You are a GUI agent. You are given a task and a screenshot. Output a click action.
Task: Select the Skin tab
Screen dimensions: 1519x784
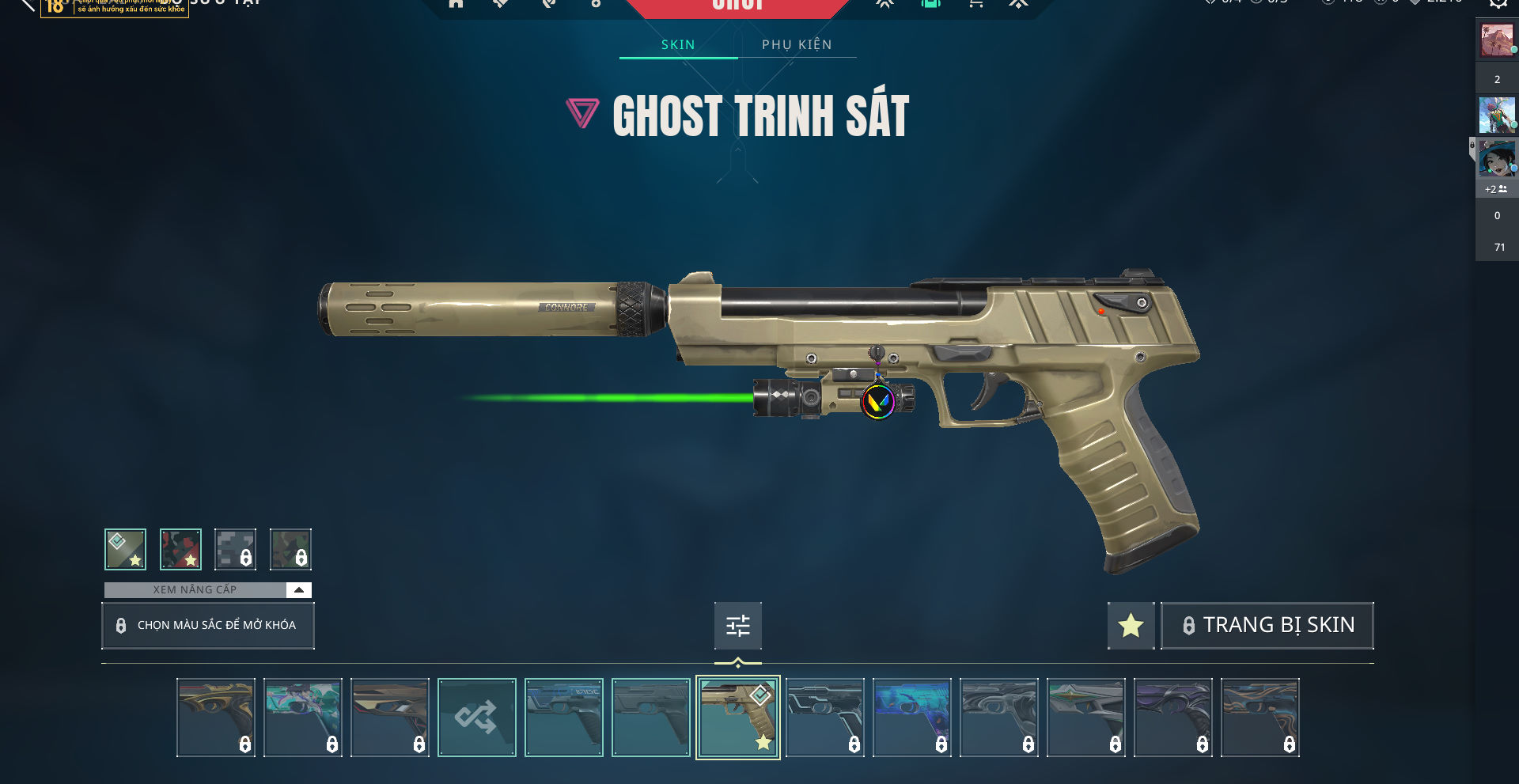point(678,44)
